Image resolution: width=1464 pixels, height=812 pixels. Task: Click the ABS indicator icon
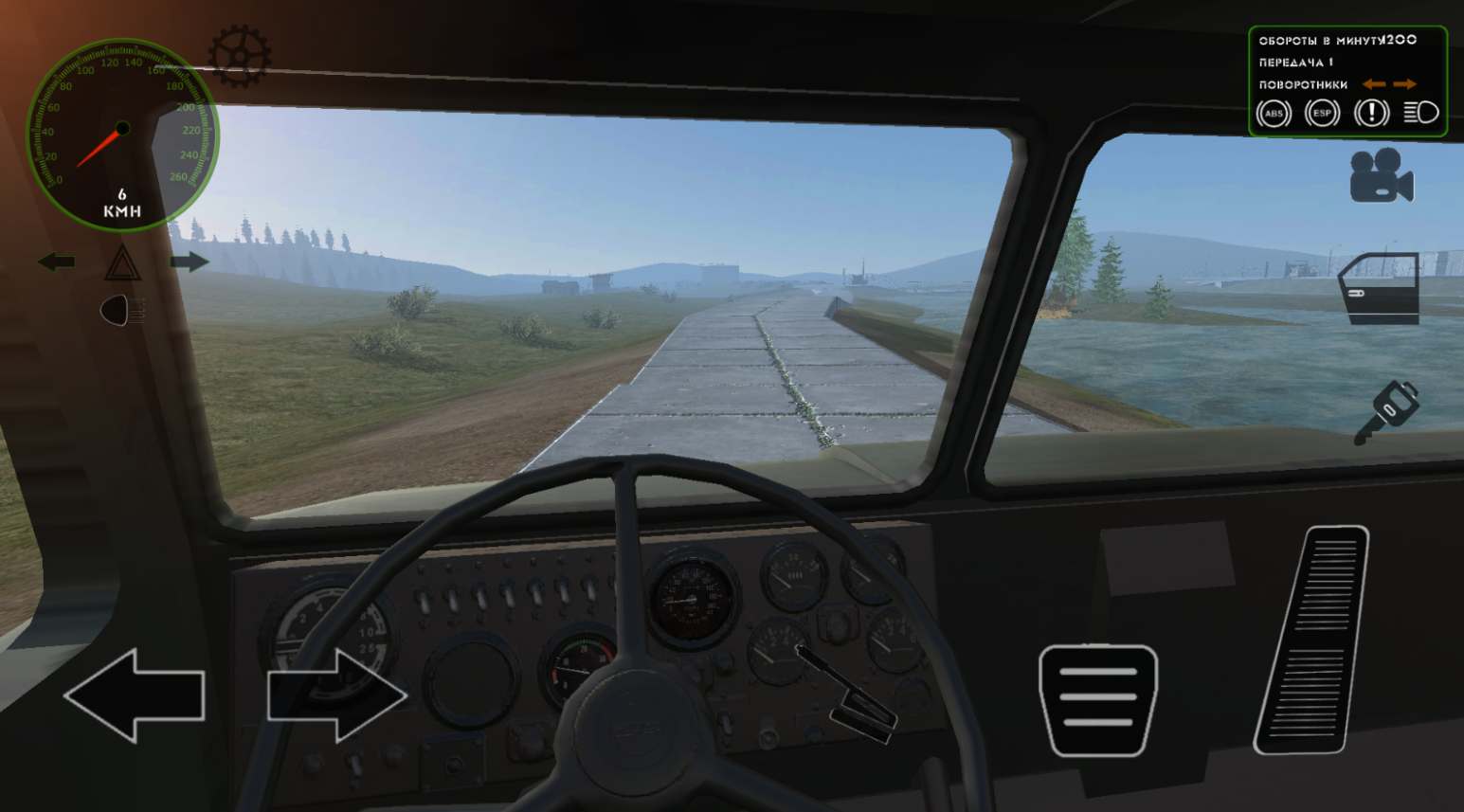(1274, 114)
